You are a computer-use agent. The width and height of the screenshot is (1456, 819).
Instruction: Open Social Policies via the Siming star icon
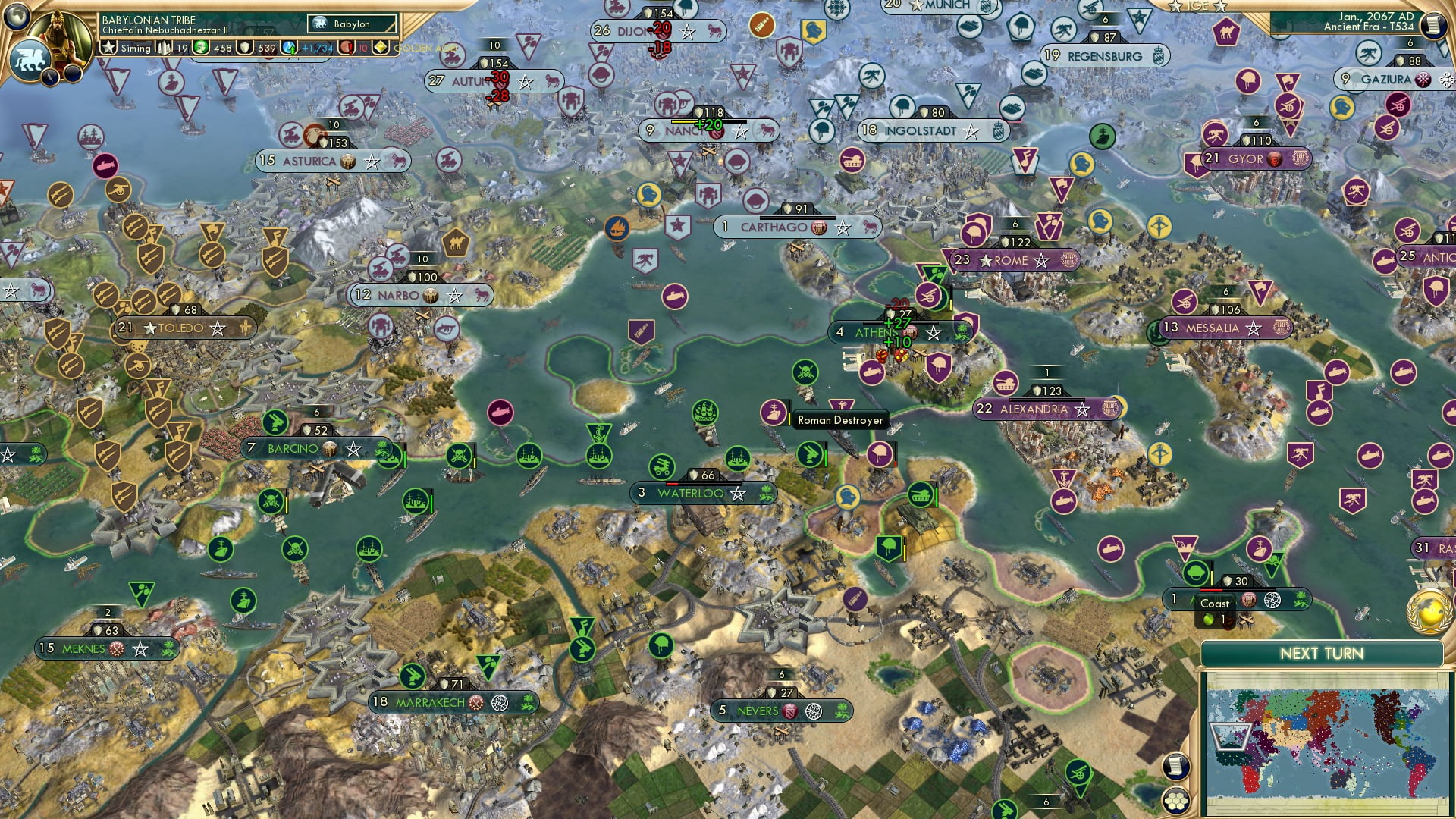tap(108, 47)
